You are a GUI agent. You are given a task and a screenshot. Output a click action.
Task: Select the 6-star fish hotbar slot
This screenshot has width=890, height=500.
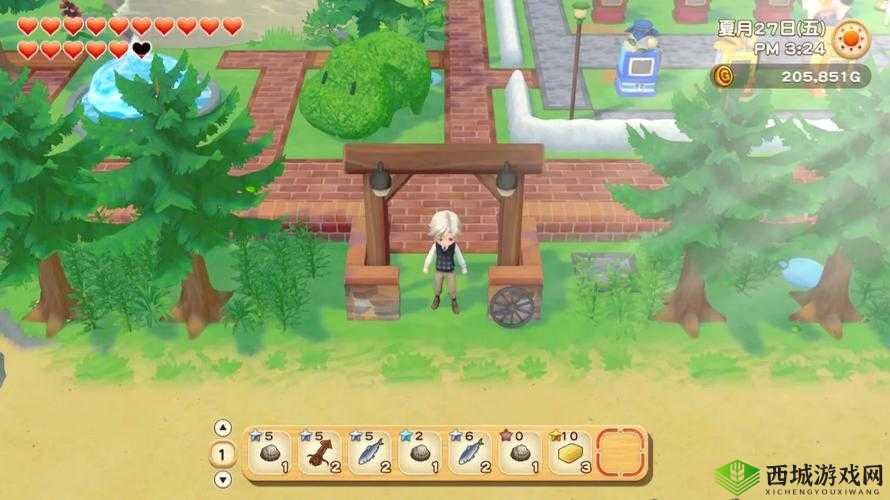point(470,453)
